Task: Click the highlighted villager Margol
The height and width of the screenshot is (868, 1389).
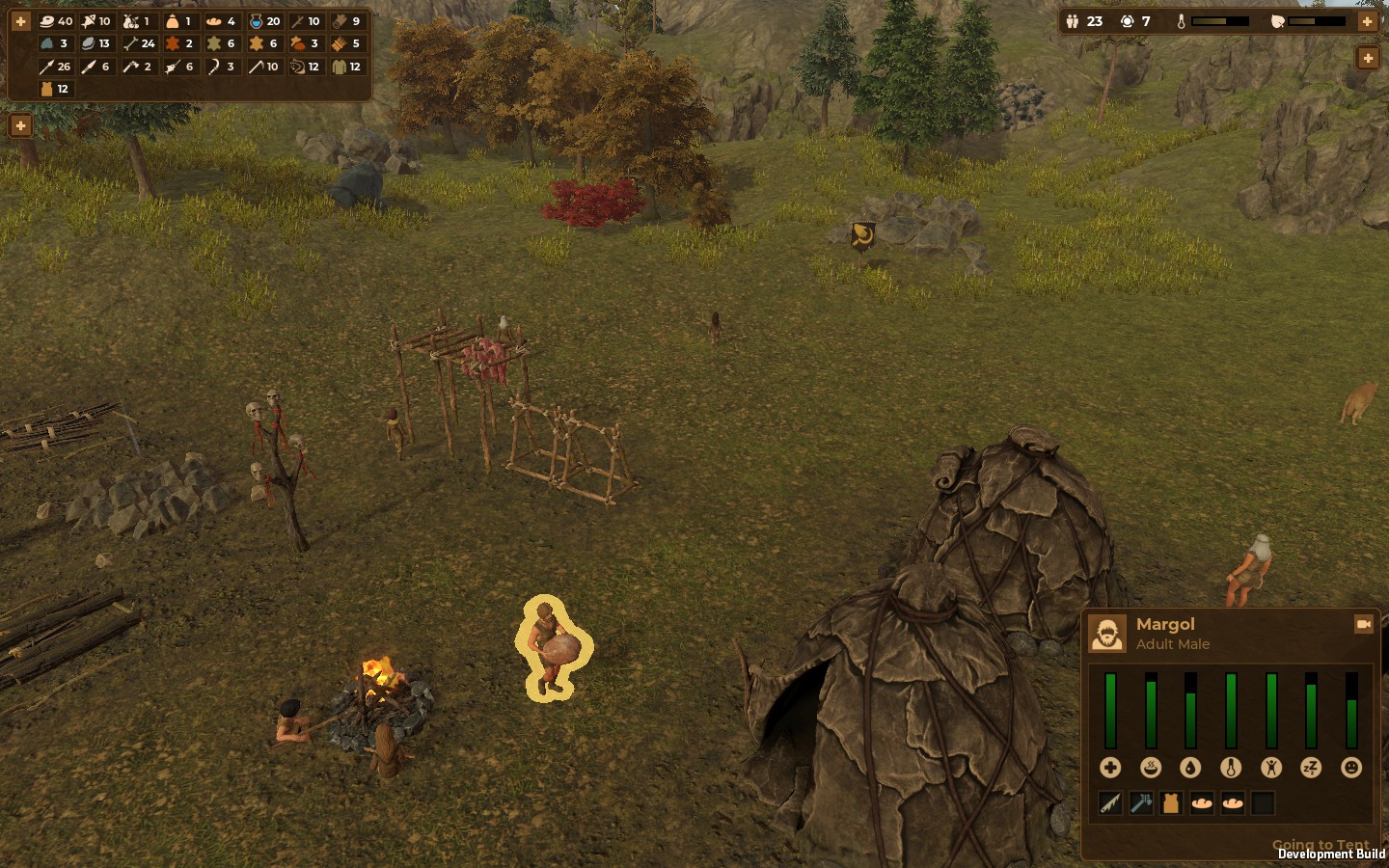Action: [x=551, y=648]
